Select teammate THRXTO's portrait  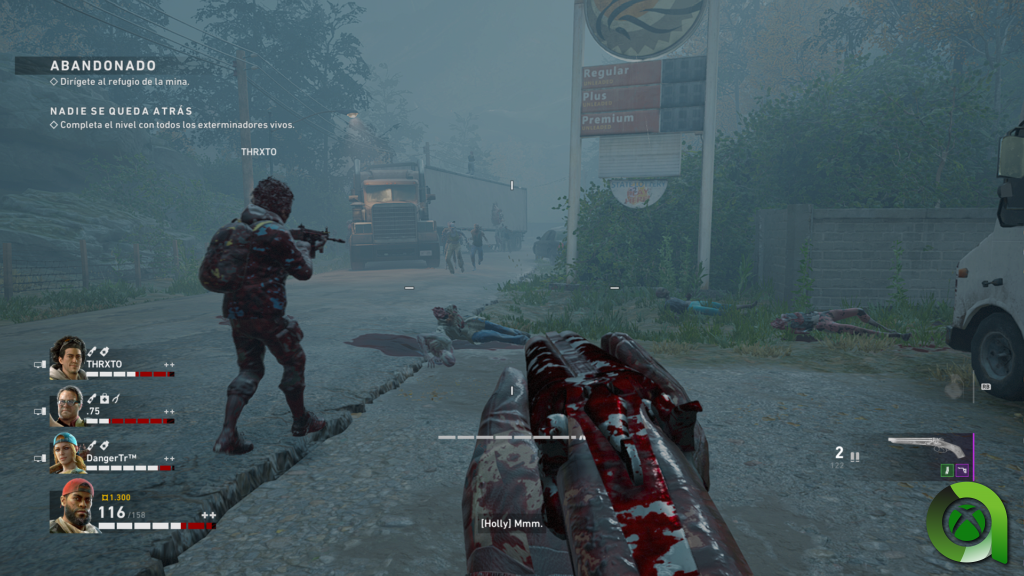(x=68, y=357)
